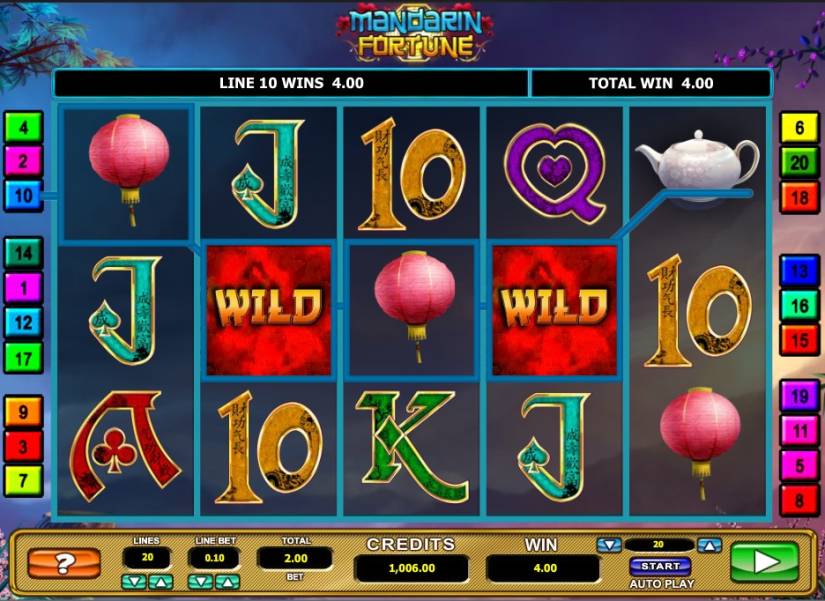Choose payline 14 marker
This screenshot has height=601, width=825.
tap(24, 253)
